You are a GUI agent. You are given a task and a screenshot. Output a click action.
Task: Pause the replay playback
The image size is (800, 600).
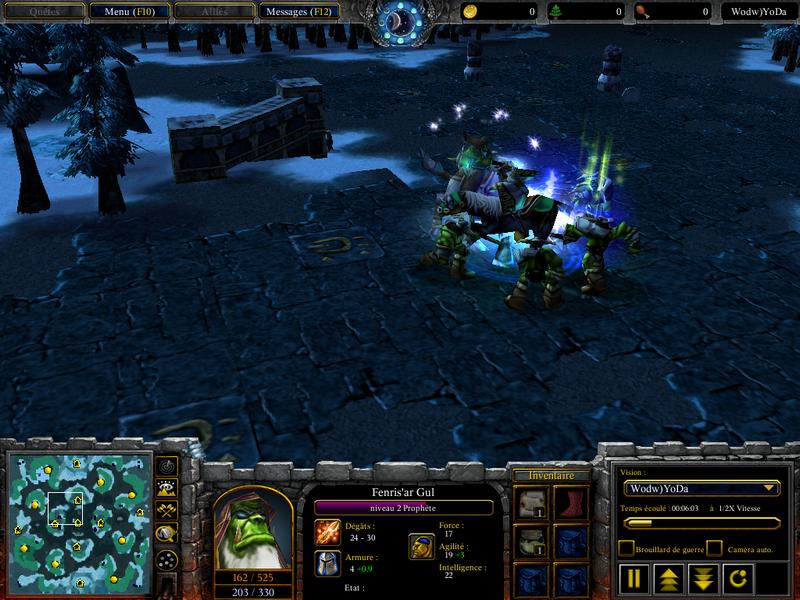[634, 578]
